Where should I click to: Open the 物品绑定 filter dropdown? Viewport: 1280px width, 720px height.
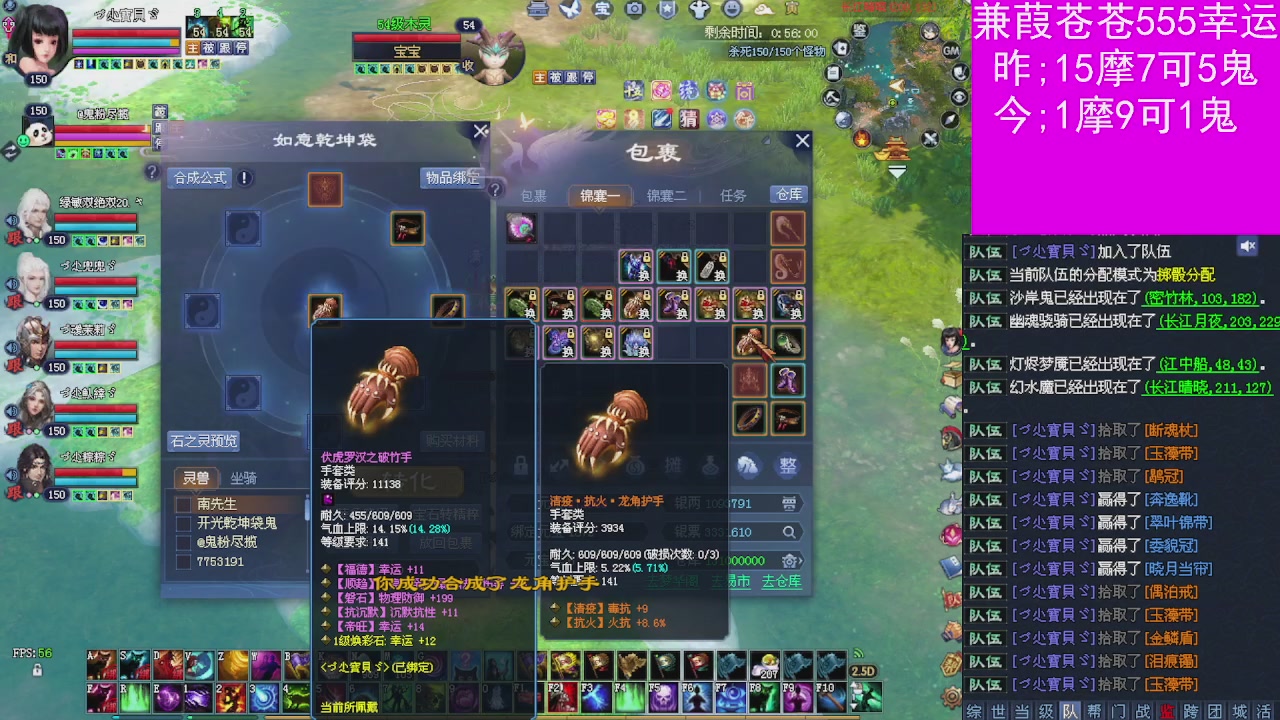[x=452, y=177]
